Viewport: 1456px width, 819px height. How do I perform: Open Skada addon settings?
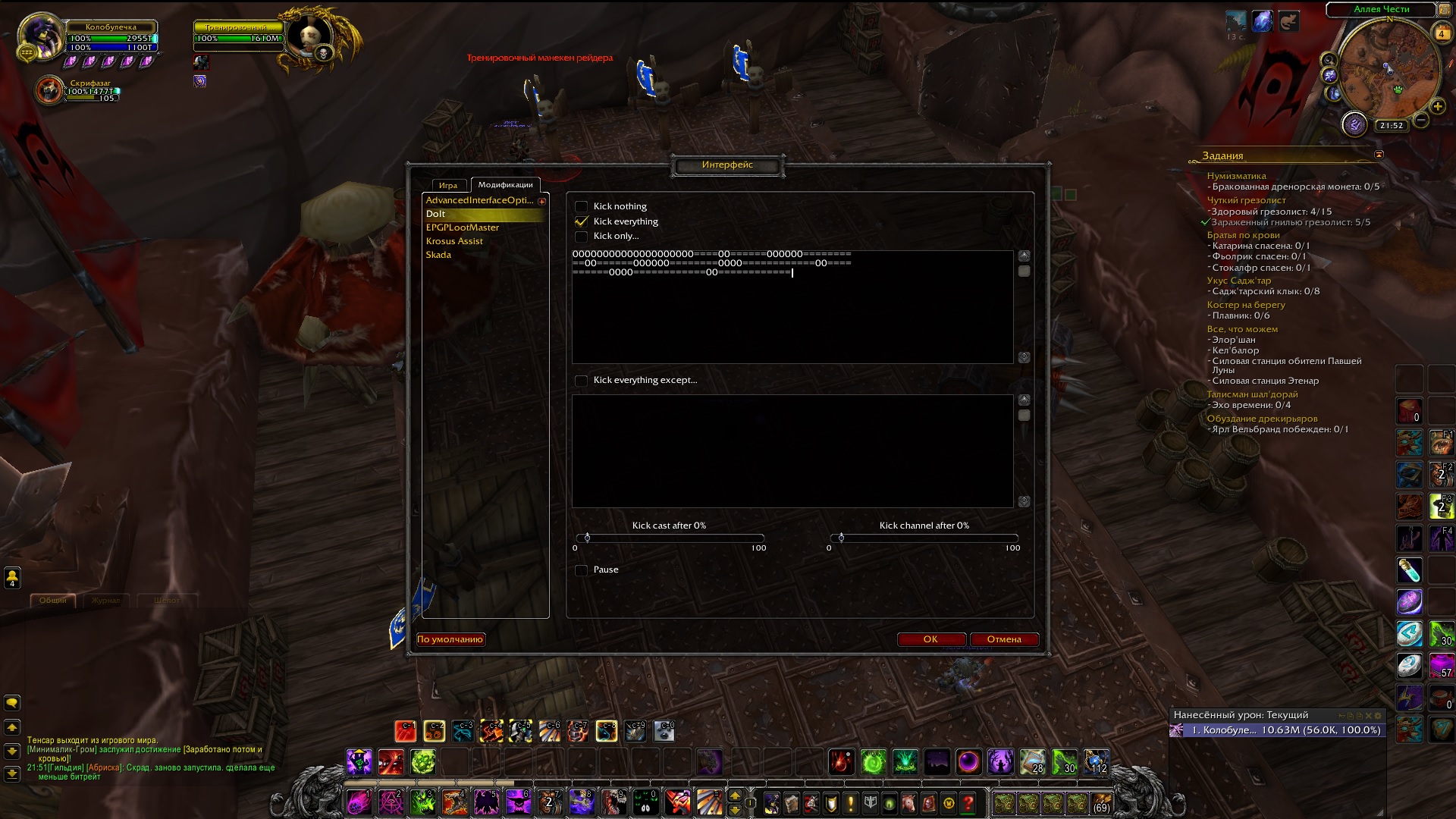click(438, 255)
